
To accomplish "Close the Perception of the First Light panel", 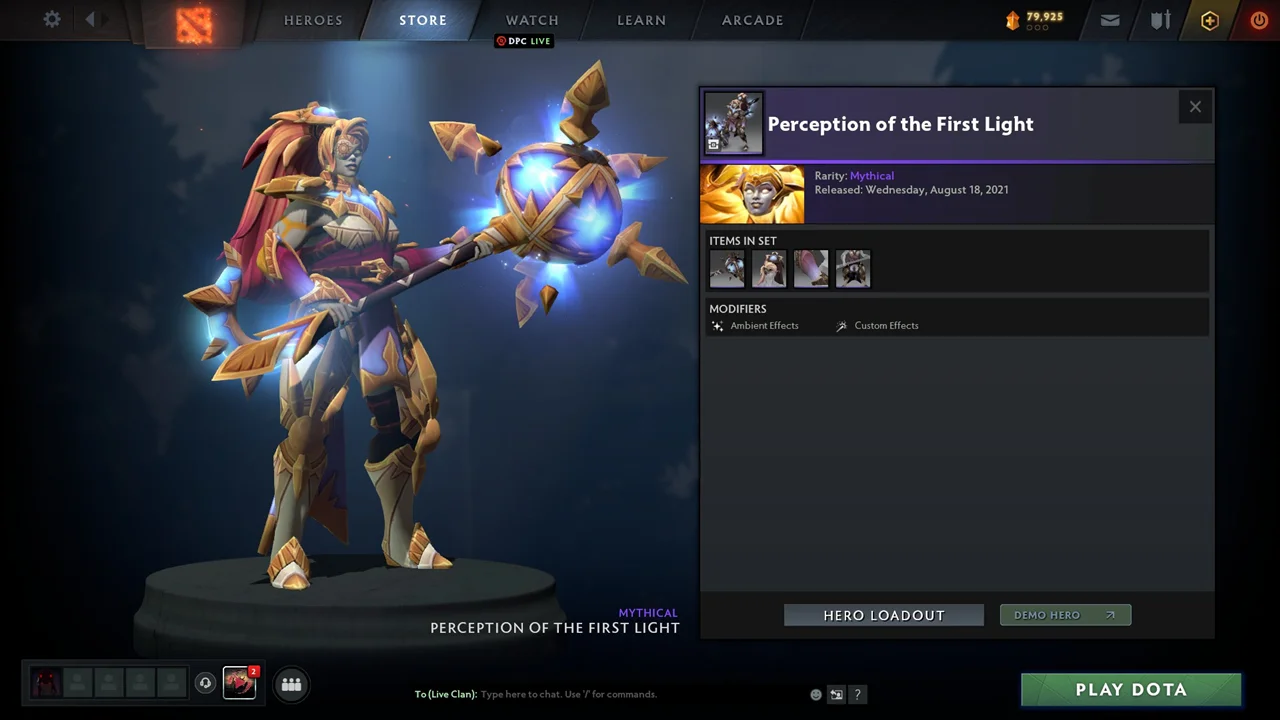I will [1195, 107].
